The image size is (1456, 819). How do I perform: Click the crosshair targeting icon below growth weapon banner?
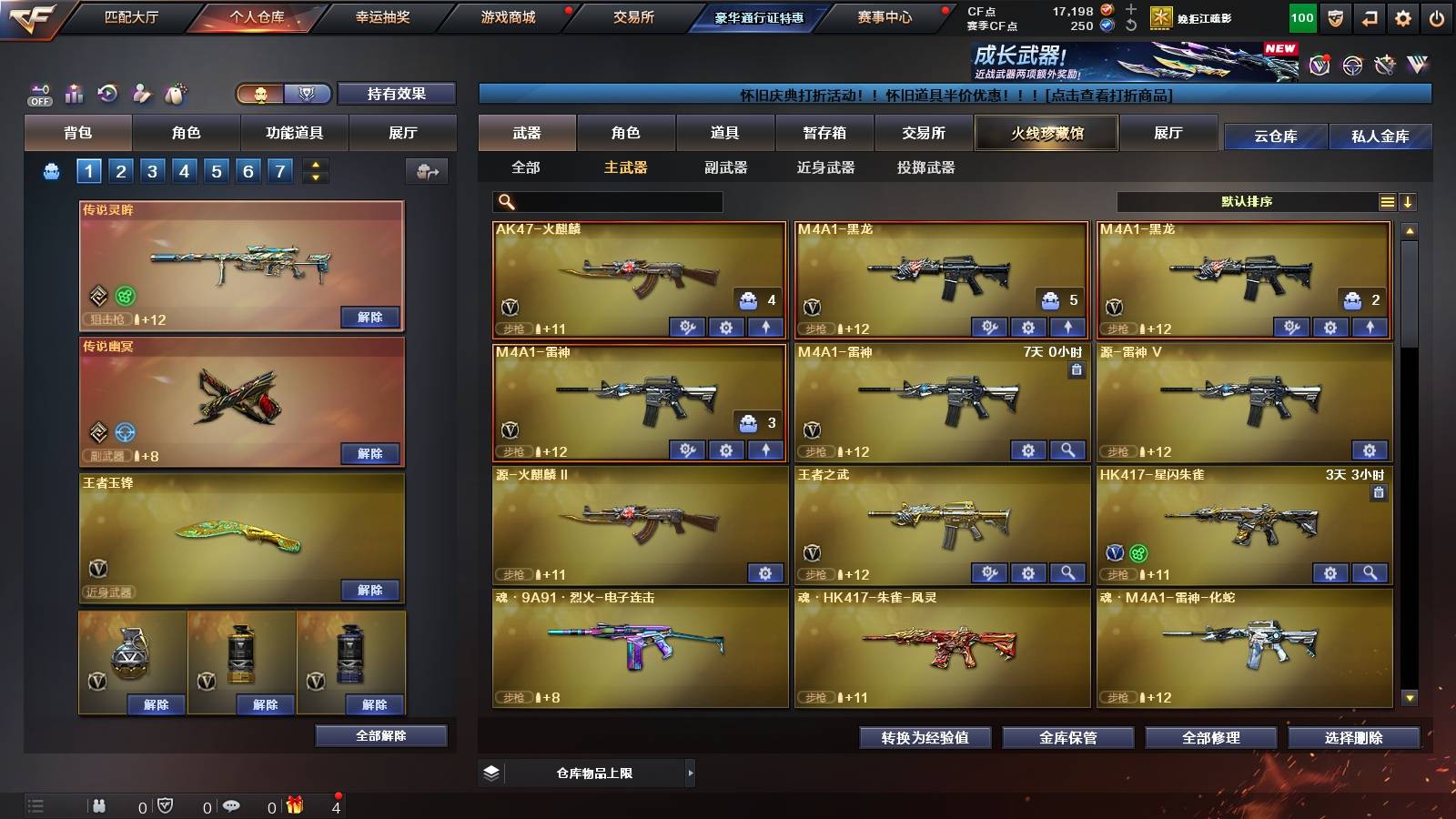1351,64
